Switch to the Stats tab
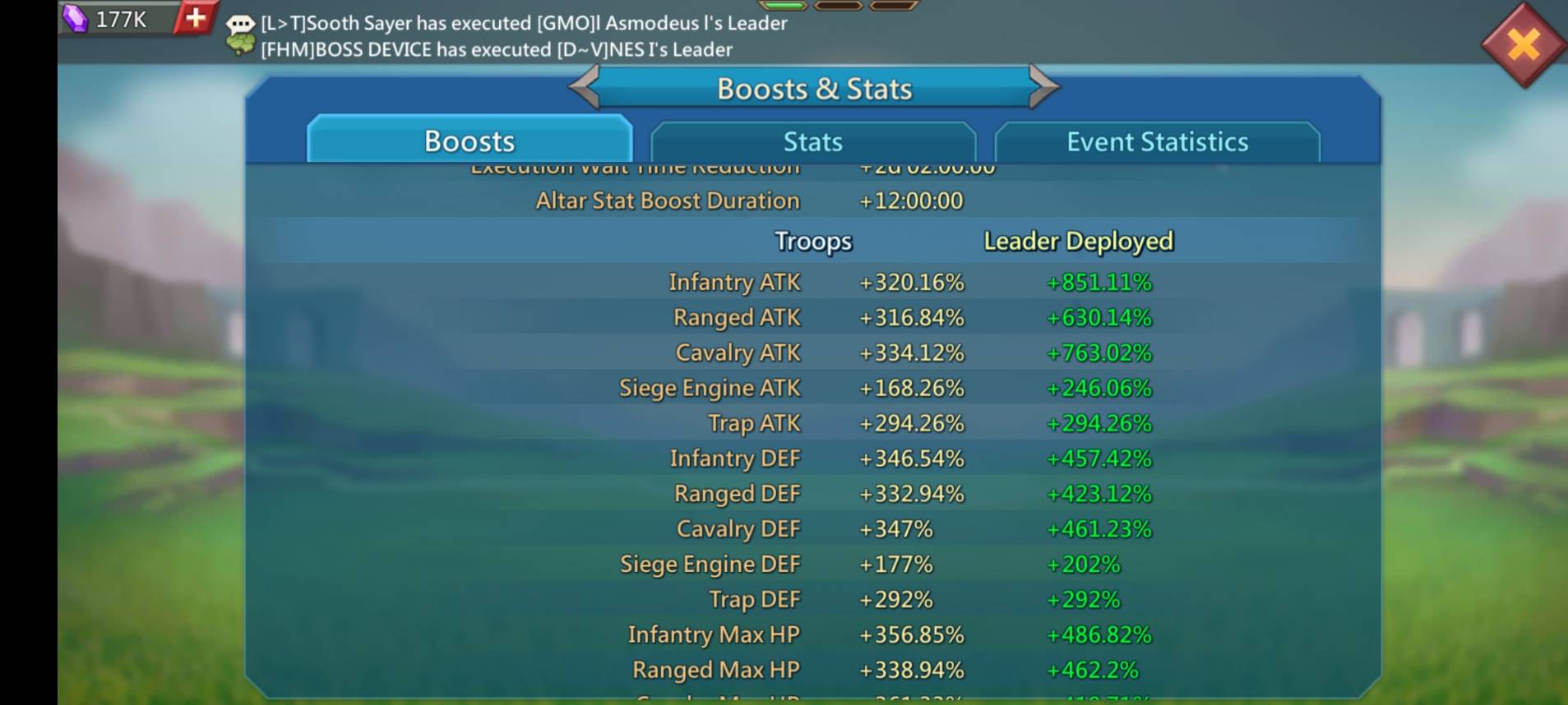Viewport: 1568px width, 705px height. (x=812, y=142)
